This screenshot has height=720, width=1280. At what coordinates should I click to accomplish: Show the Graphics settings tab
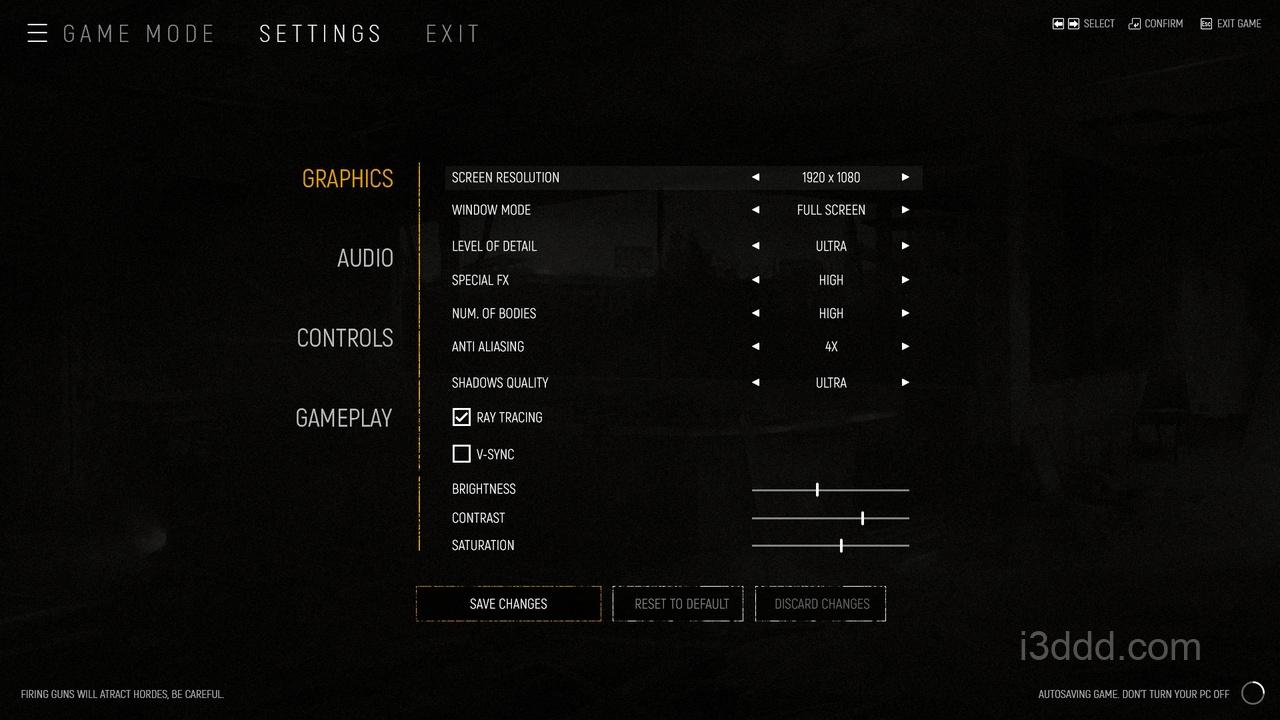tap(347, 179)
